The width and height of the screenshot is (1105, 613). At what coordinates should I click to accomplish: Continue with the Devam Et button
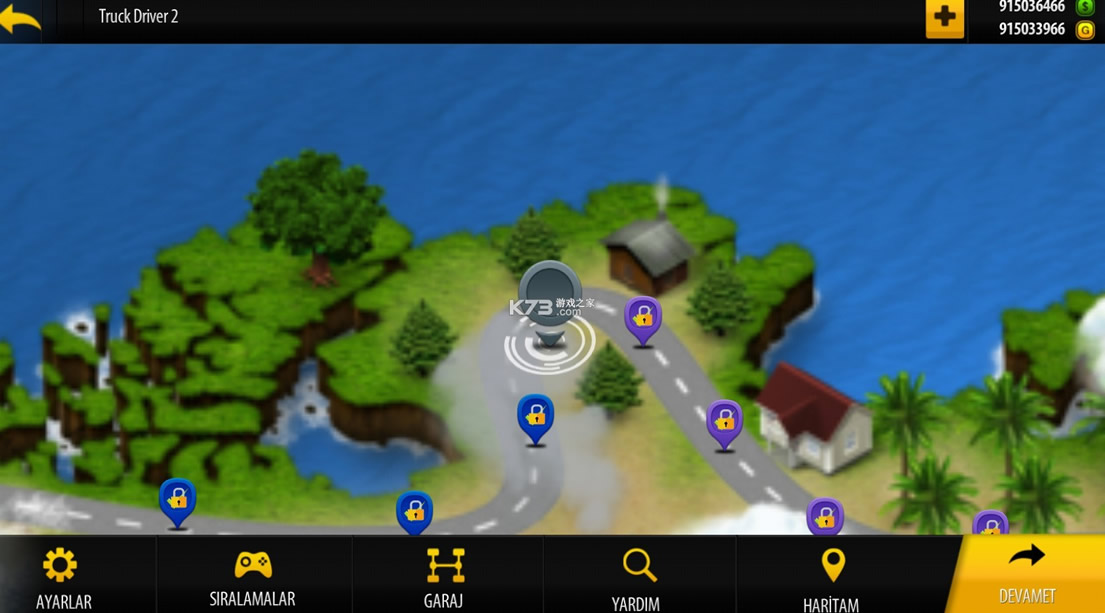[1027, 574]
